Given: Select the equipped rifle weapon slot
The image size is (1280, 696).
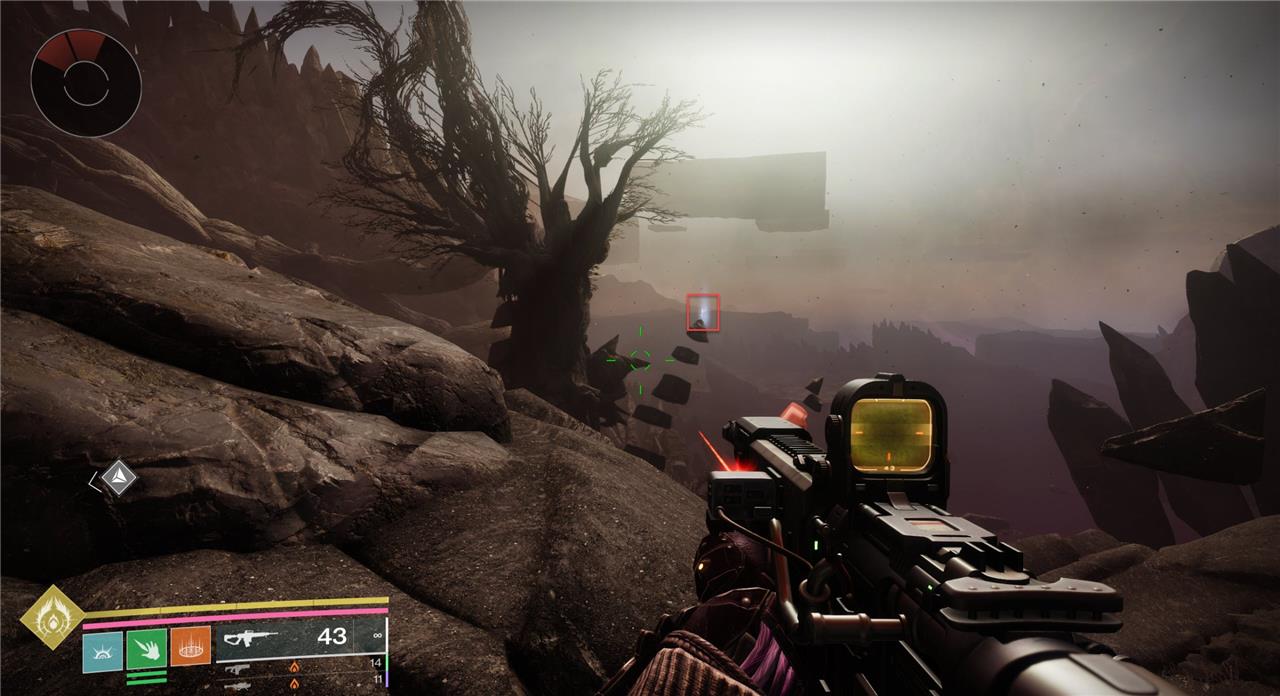Looking at the screenshot, I should tap(300, 637).
